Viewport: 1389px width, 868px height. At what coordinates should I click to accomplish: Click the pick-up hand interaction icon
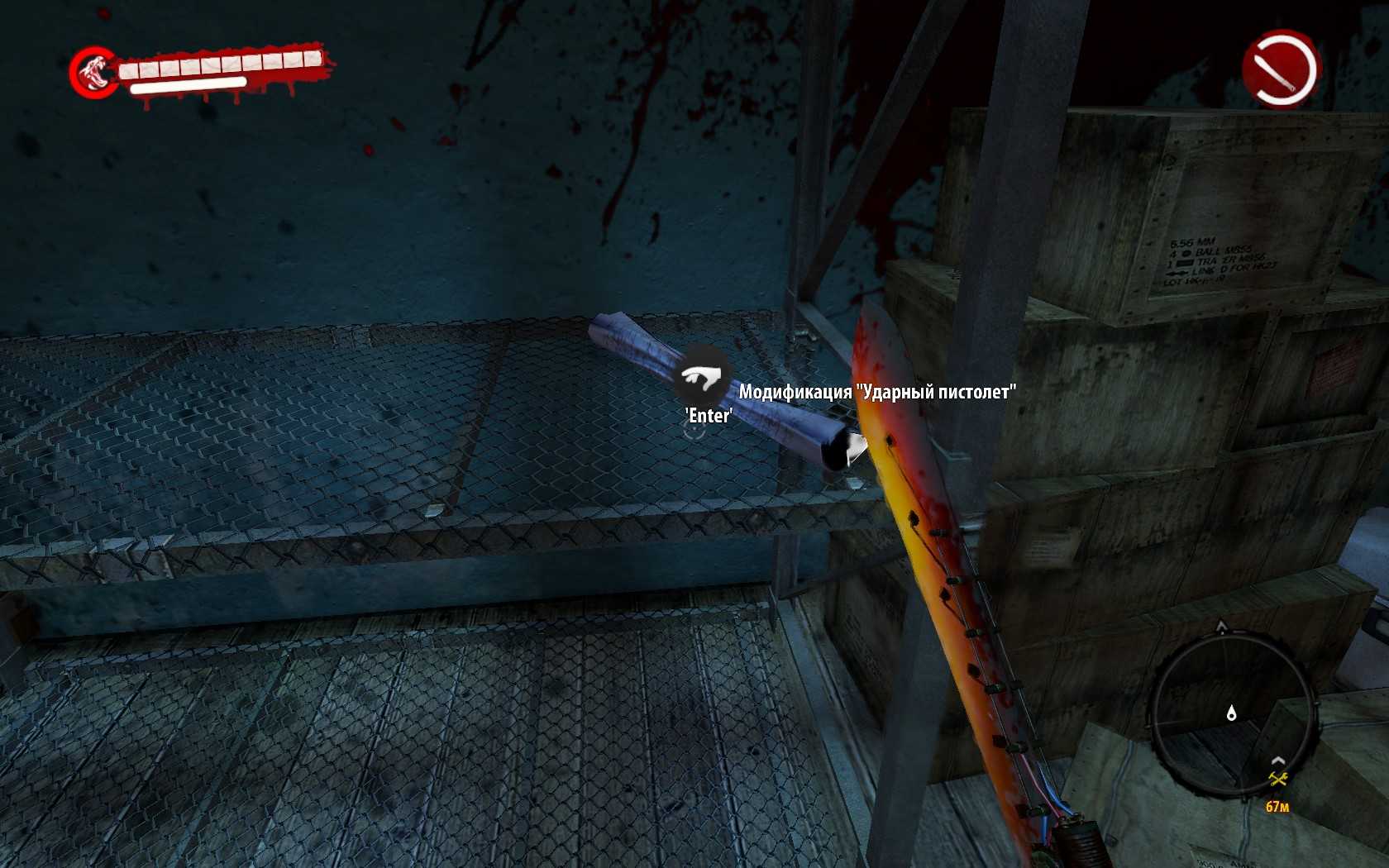[x=701, y=378]
